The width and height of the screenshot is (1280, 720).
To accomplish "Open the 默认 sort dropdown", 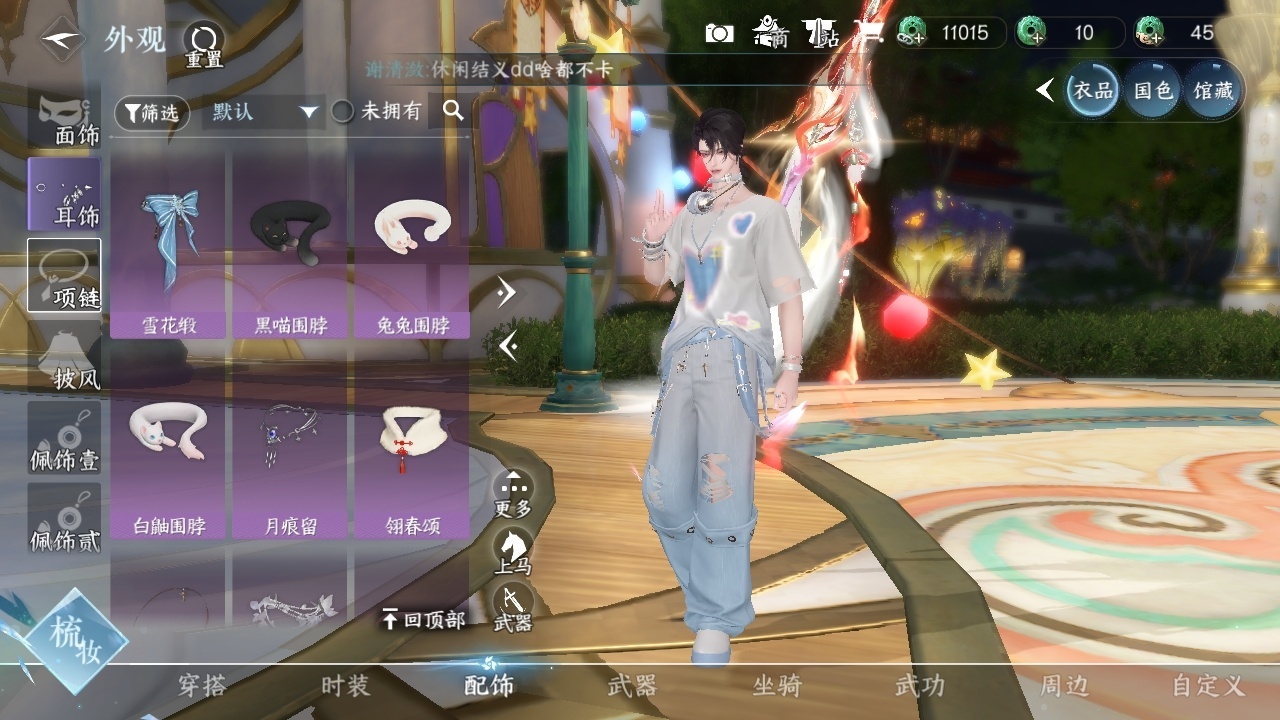I will pos(263,112).
